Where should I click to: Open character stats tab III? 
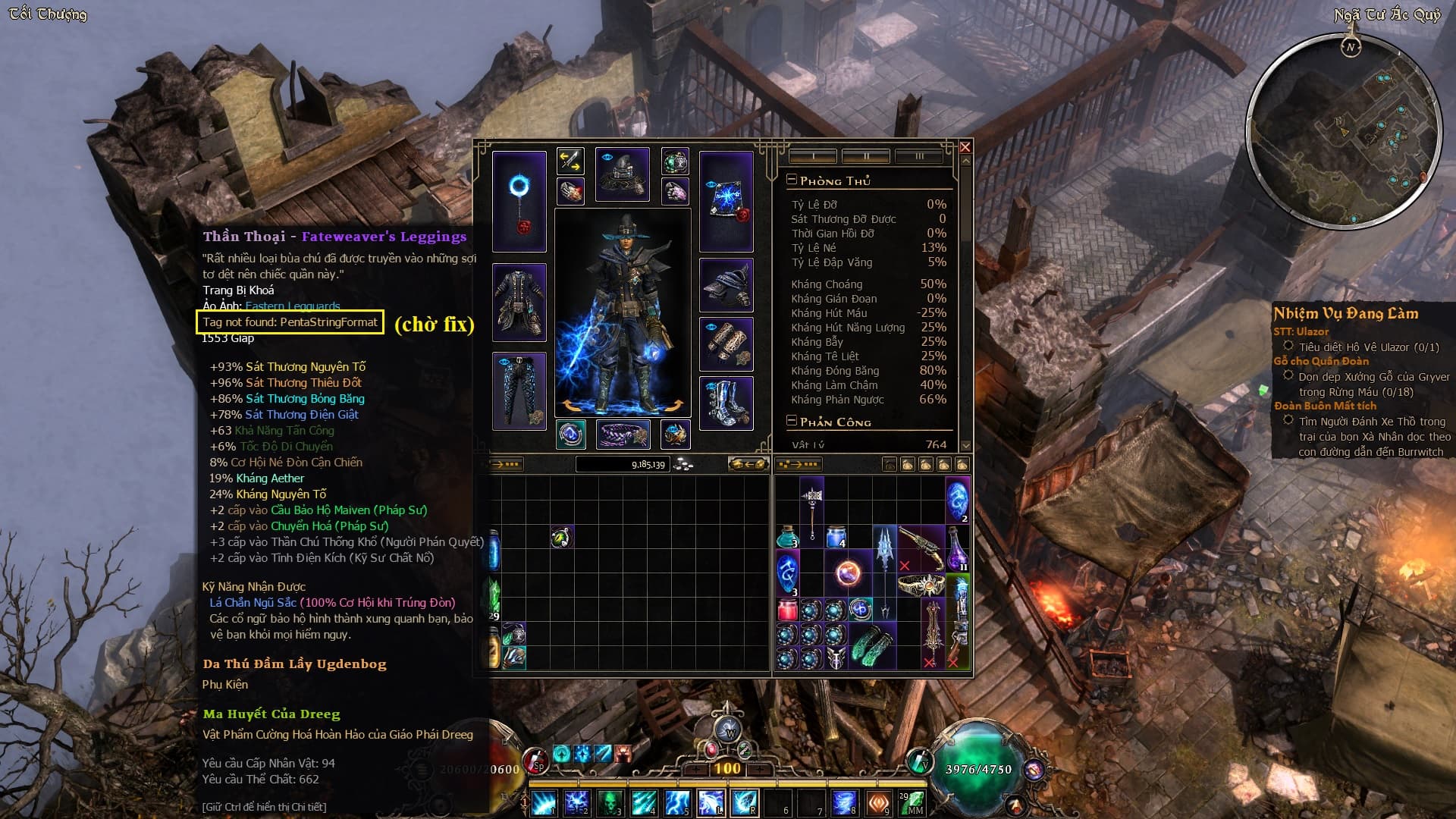918,156
